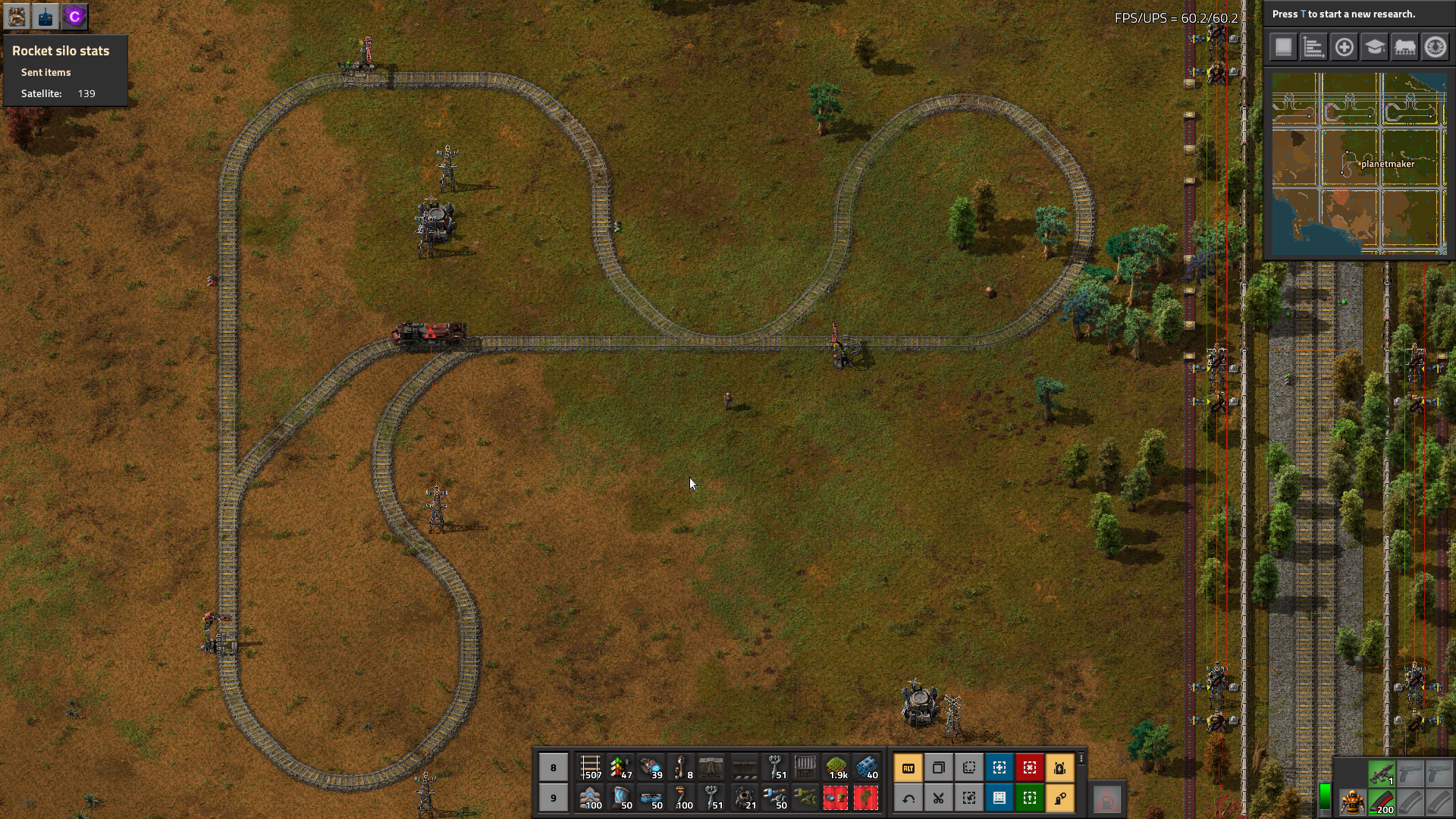Select the rail track item in the quickbar
Screen dimensions: 1456x819
(x=591, y=767)
